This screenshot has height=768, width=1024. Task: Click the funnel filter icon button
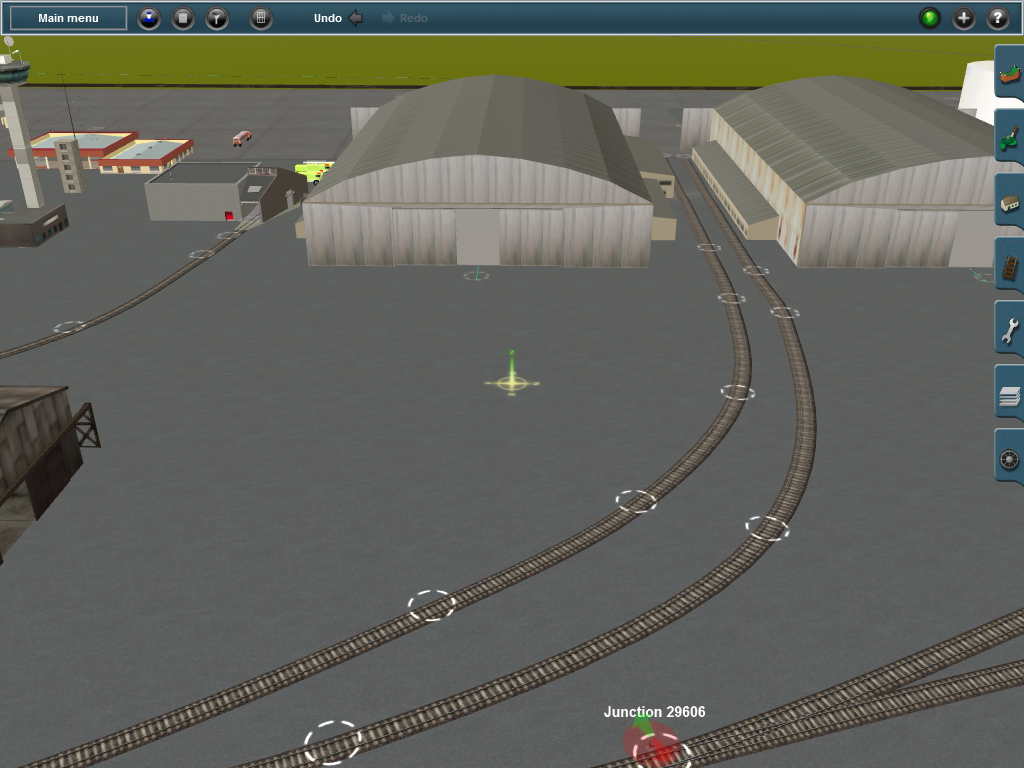point(217,18)
